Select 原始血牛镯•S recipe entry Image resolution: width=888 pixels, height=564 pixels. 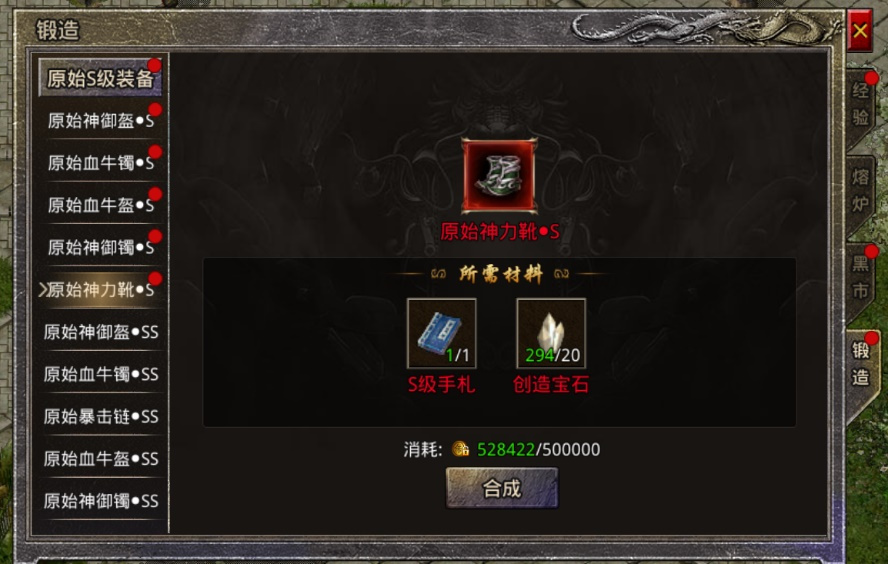tap(100, 163)
